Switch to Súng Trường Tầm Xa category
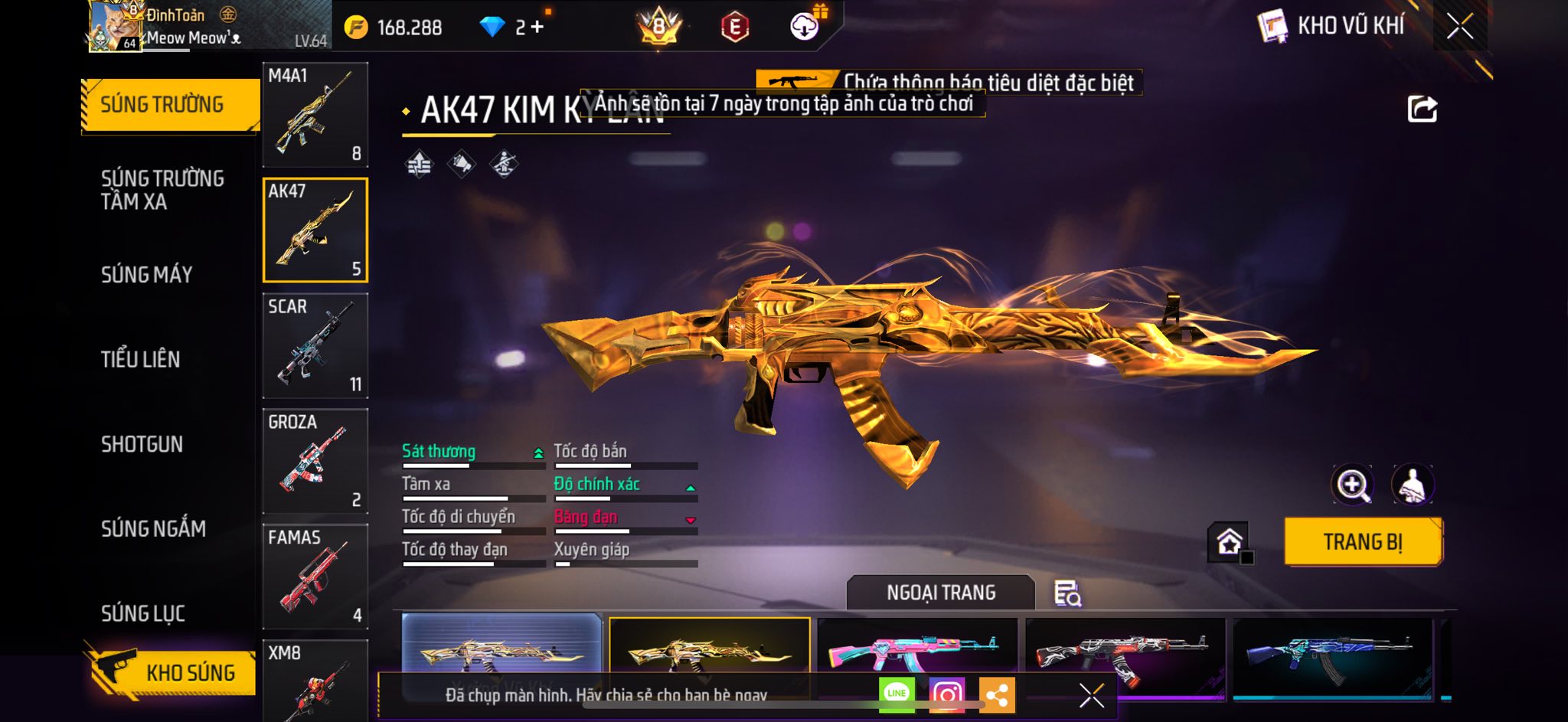The height and width of the screenshot is (722, 1568). (162, 190)
